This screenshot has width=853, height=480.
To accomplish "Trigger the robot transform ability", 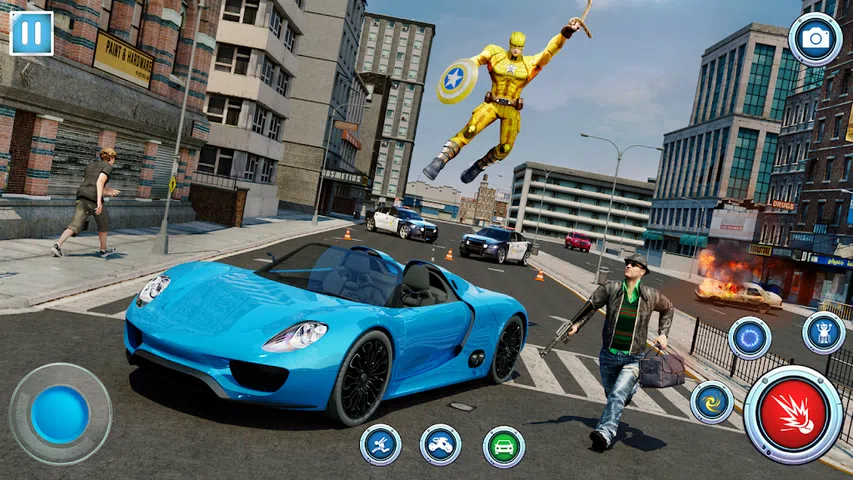I will (823, 333).
